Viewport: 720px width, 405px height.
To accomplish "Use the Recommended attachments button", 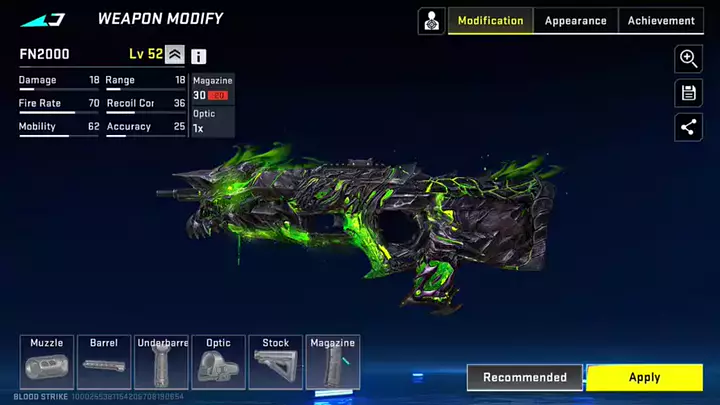I will tap(525, 377).
